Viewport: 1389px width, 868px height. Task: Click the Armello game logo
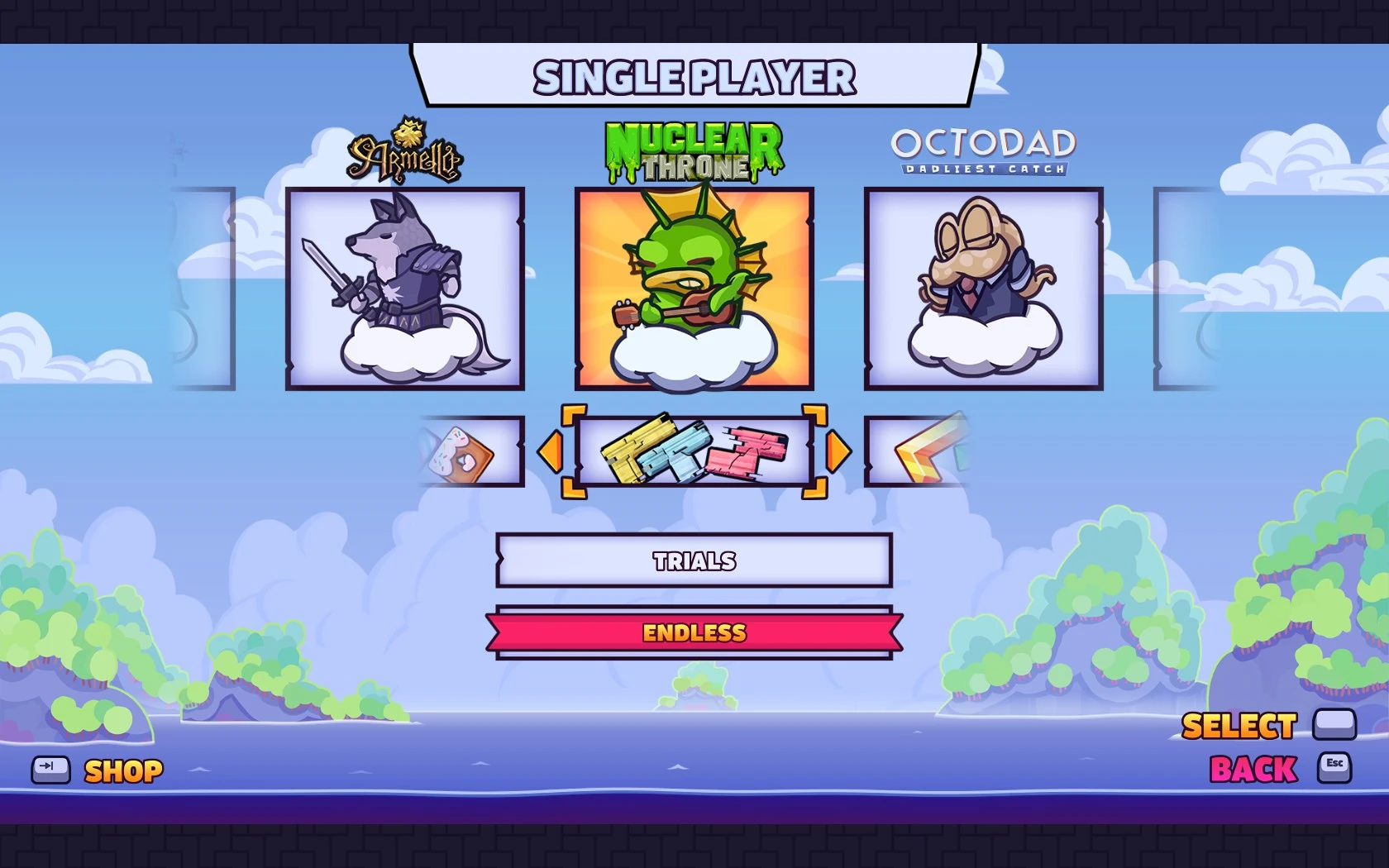(405, 153)
